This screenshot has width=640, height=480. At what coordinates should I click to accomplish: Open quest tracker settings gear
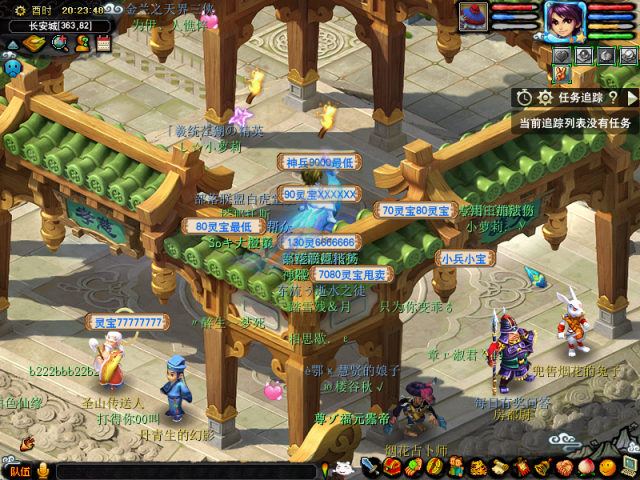[545, 97]
